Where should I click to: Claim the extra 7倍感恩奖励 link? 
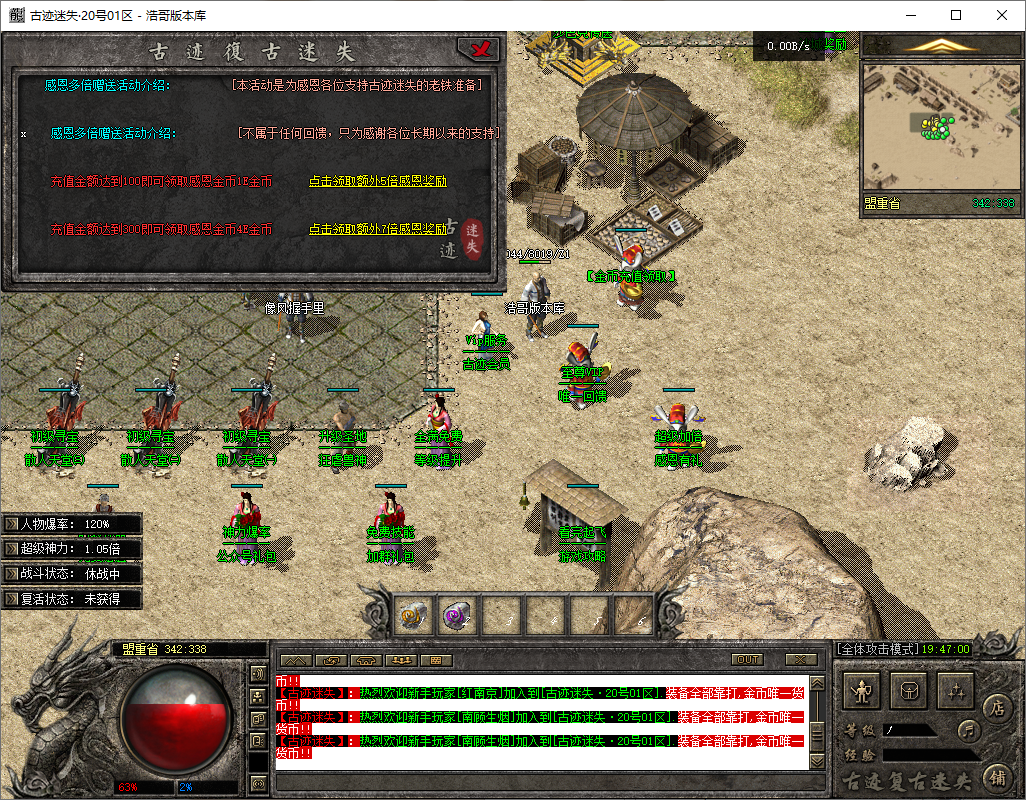tap(377, 229)
